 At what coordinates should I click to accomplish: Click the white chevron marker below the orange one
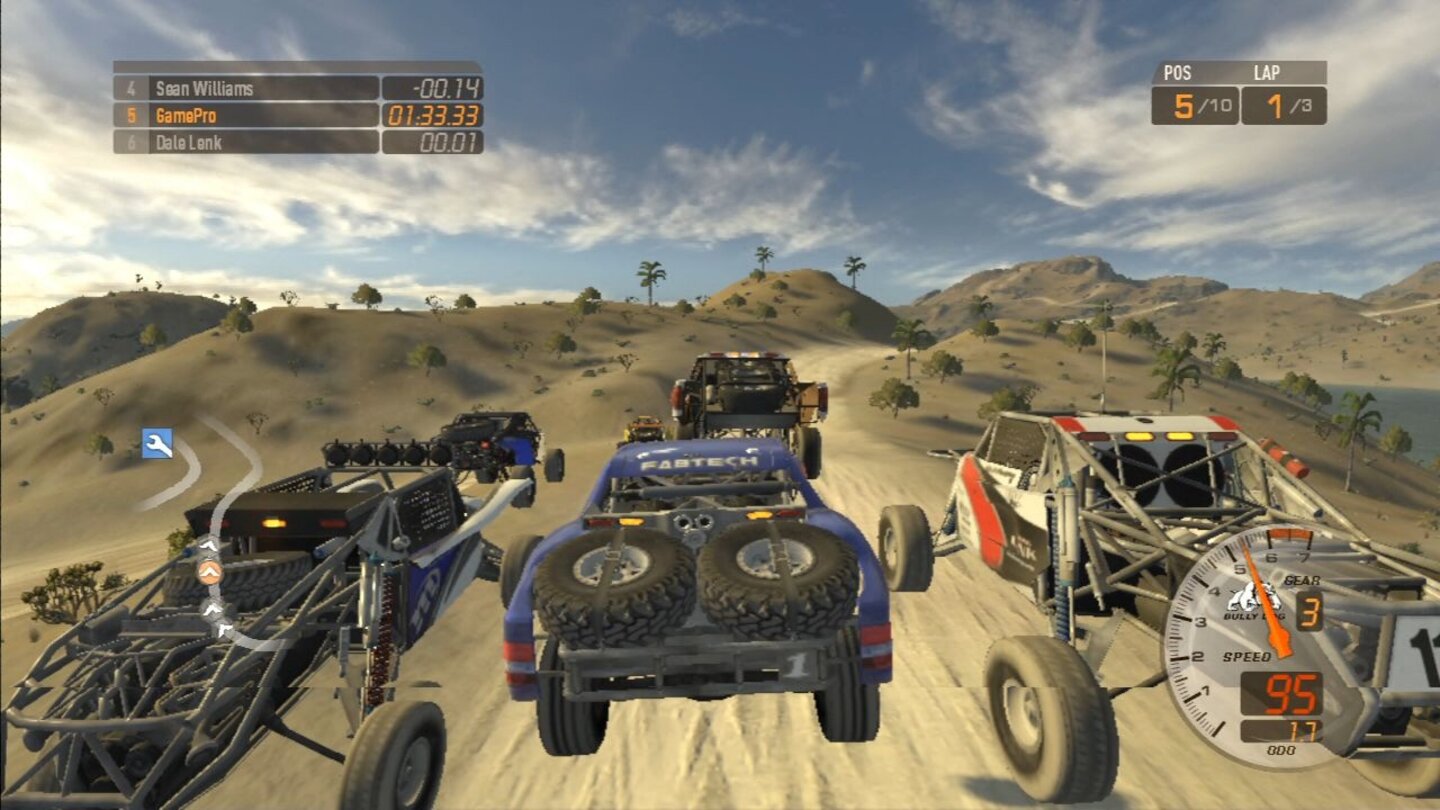(213, 610)
